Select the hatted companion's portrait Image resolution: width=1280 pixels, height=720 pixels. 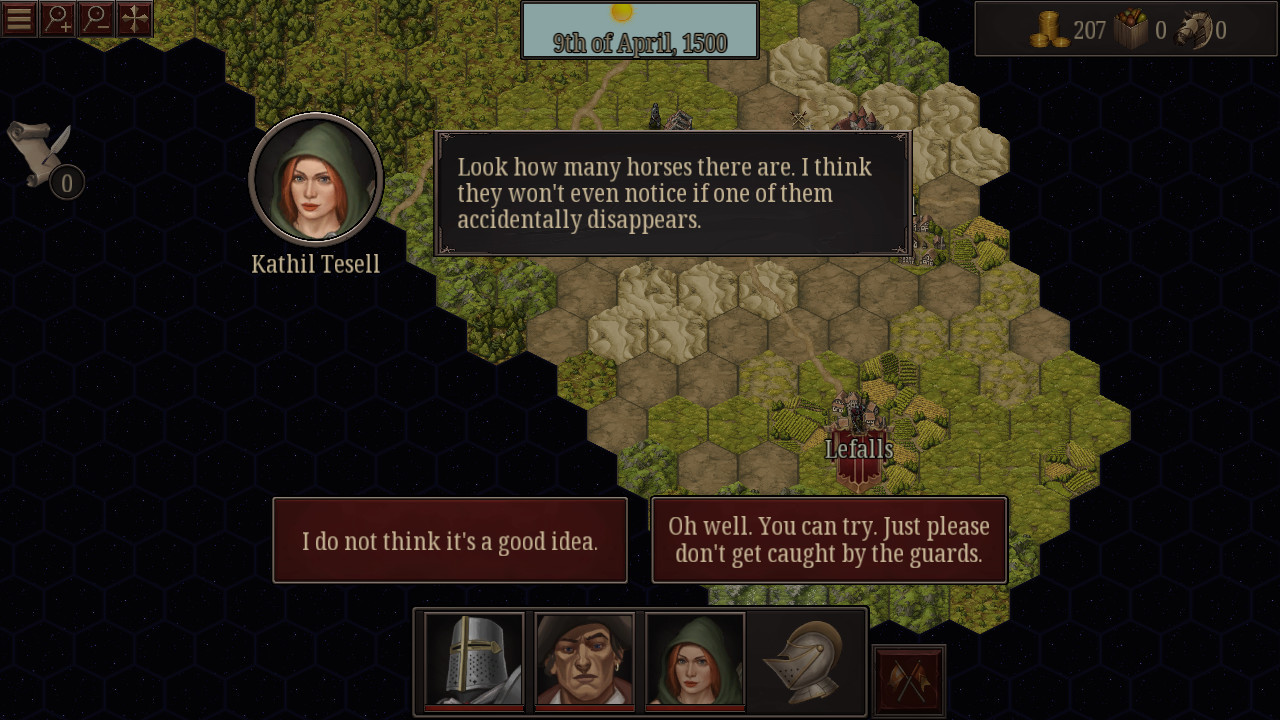584,660
